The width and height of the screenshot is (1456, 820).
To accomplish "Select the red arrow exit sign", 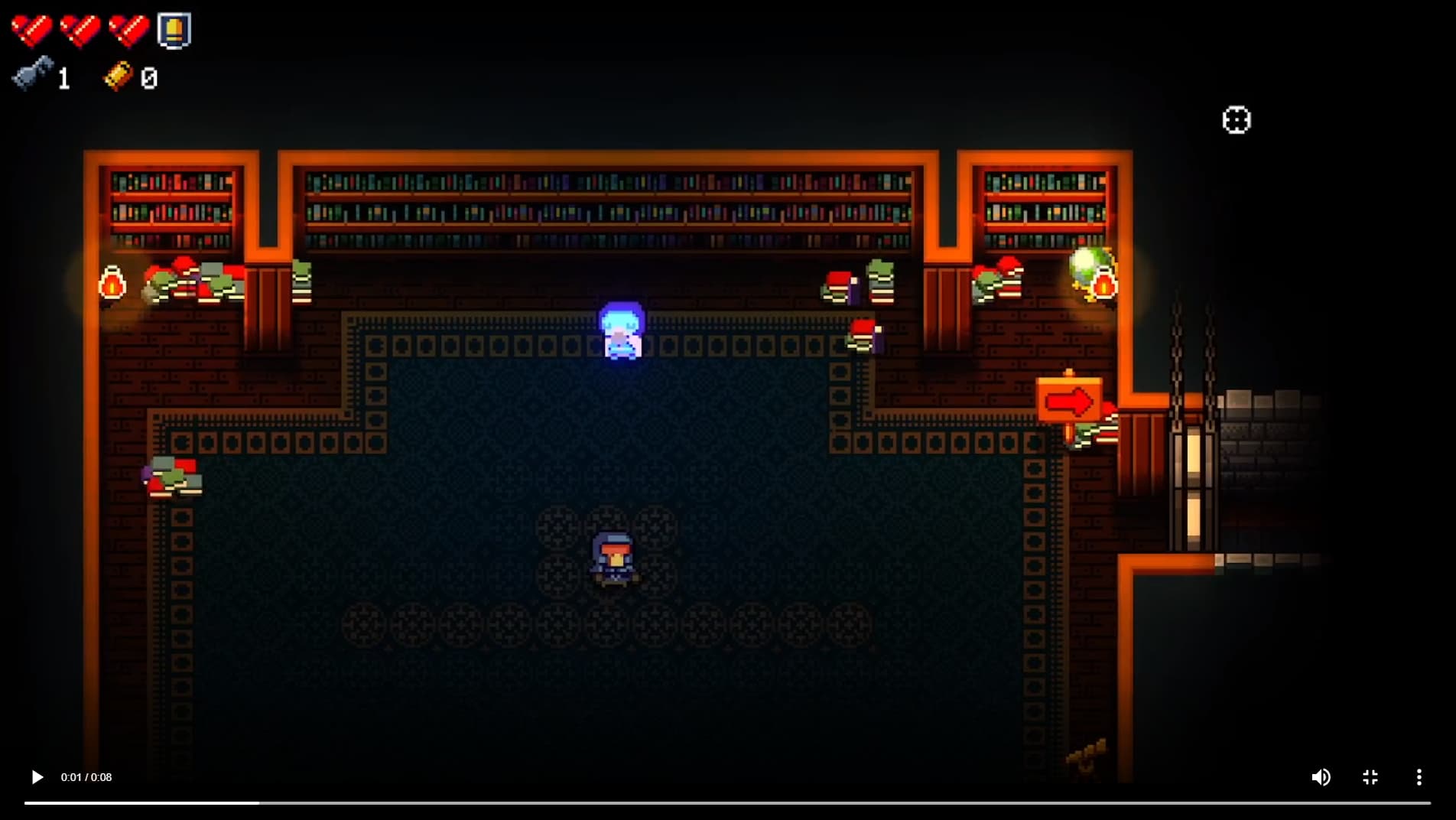I will coord(1069,399).
